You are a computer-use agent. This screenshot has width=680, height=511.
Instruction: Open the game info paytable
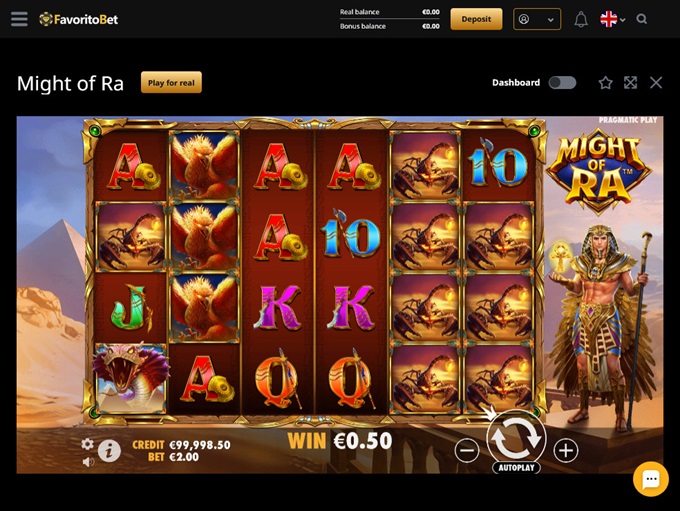109,451
